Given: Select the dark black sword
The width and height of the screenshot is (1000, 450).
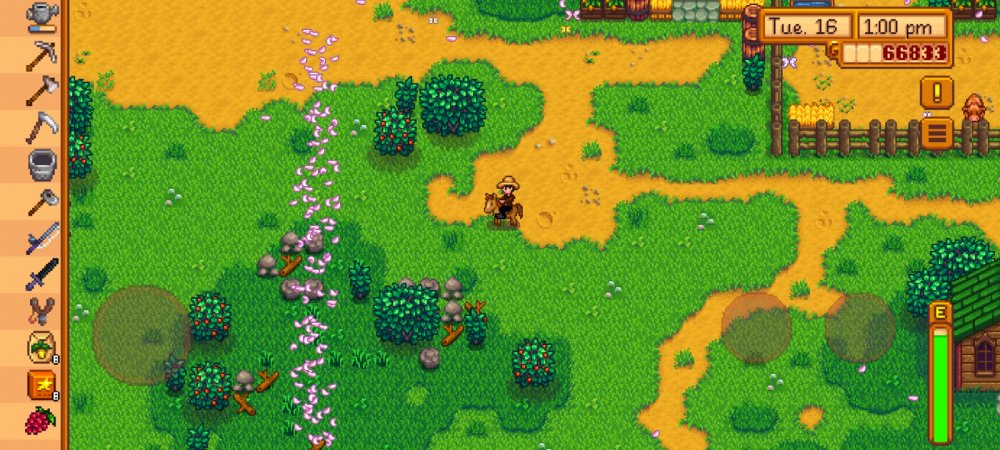Looking at the screenshot, I should pos(42,273).
